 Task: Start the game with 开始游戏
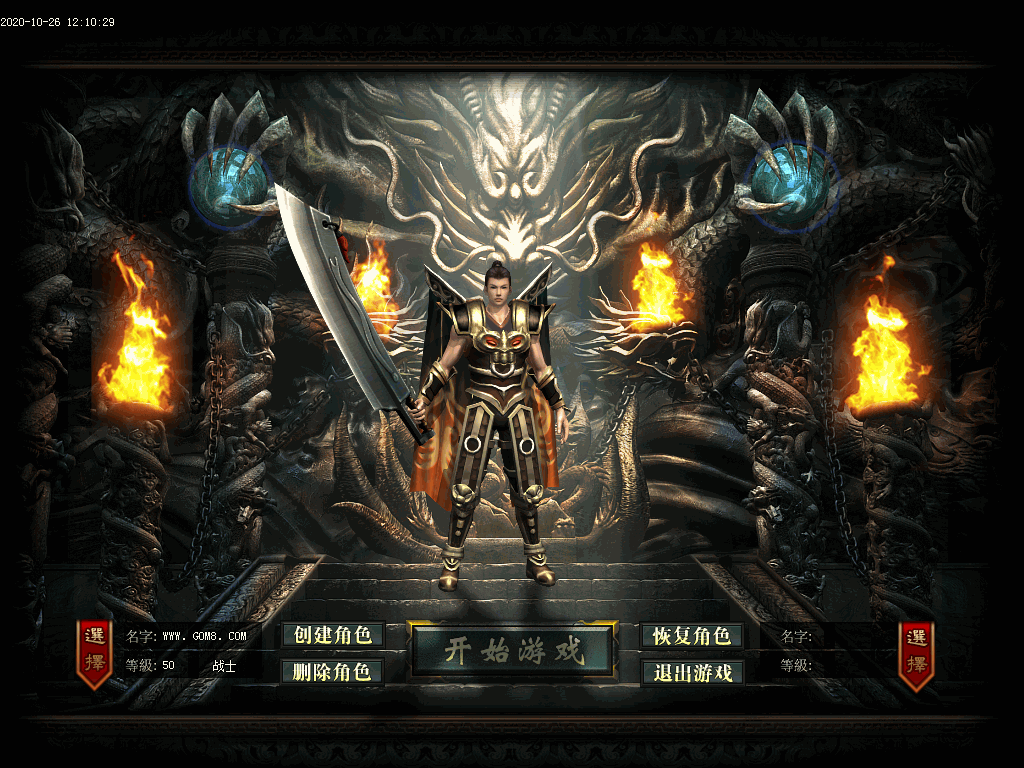512,652
